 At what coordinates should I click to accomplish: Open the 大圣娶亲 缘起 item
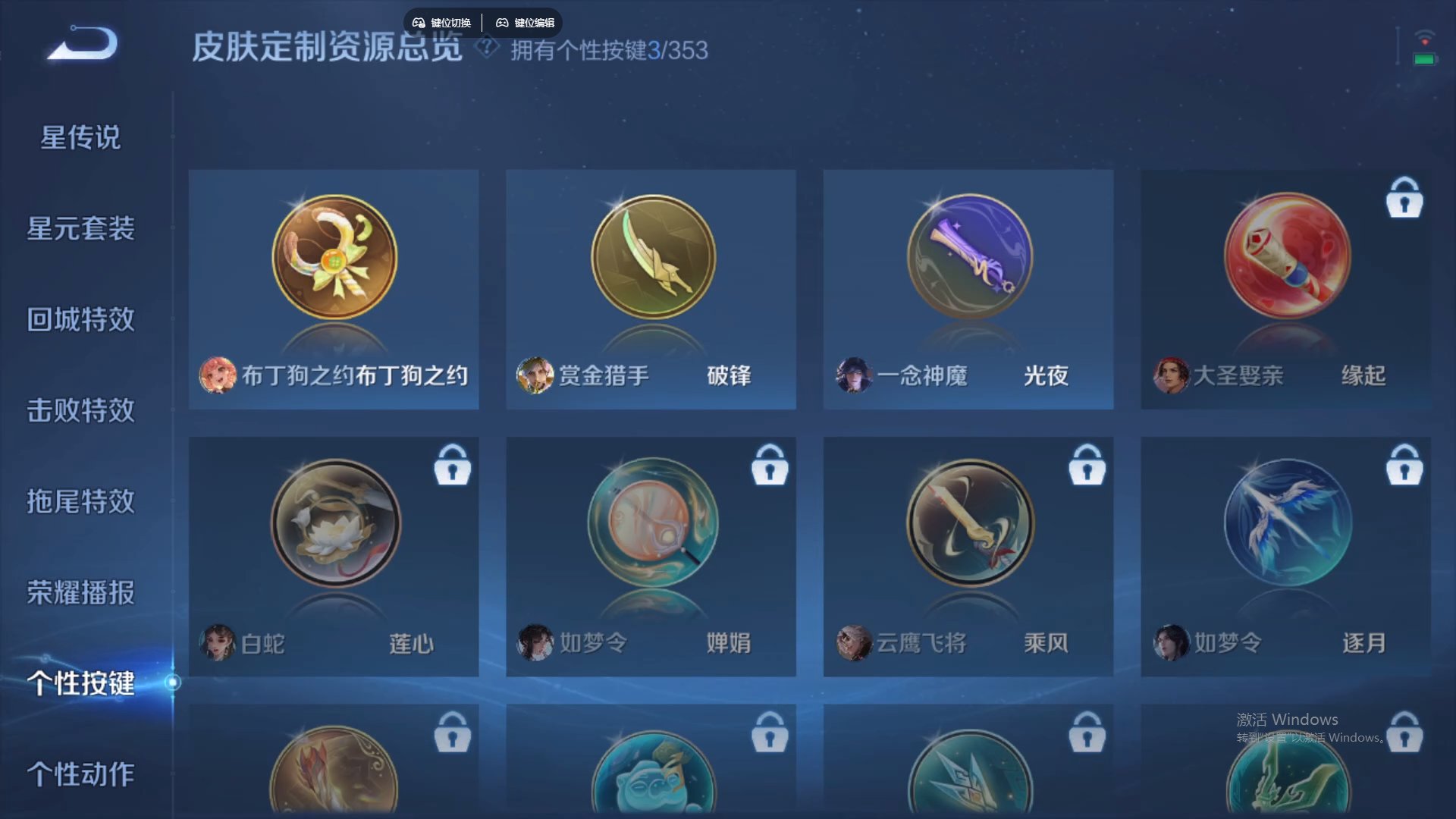tap(1285, 256)
